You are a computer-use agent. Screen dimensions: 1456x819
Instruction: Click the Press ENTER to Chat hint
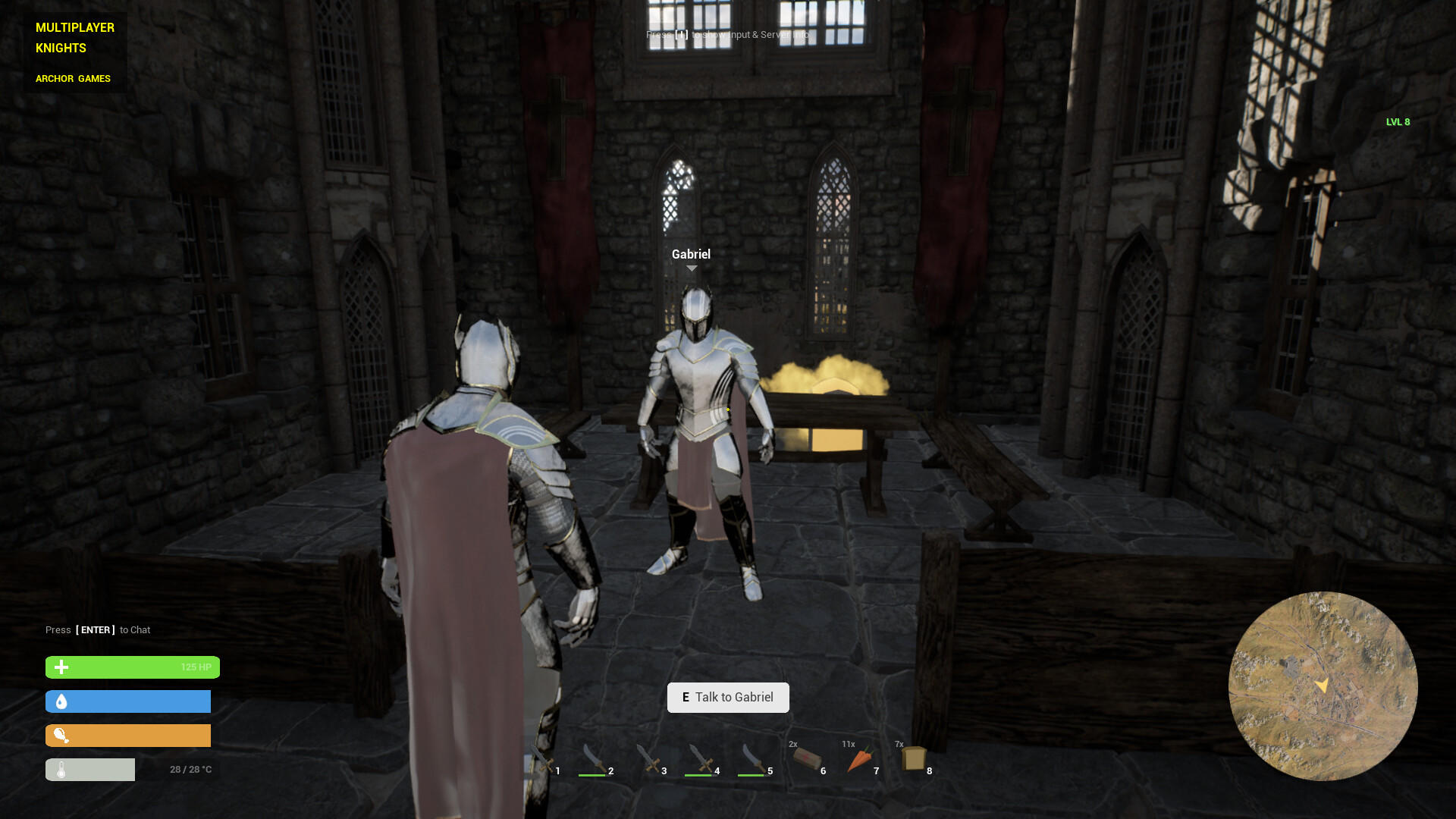(98, 629)
